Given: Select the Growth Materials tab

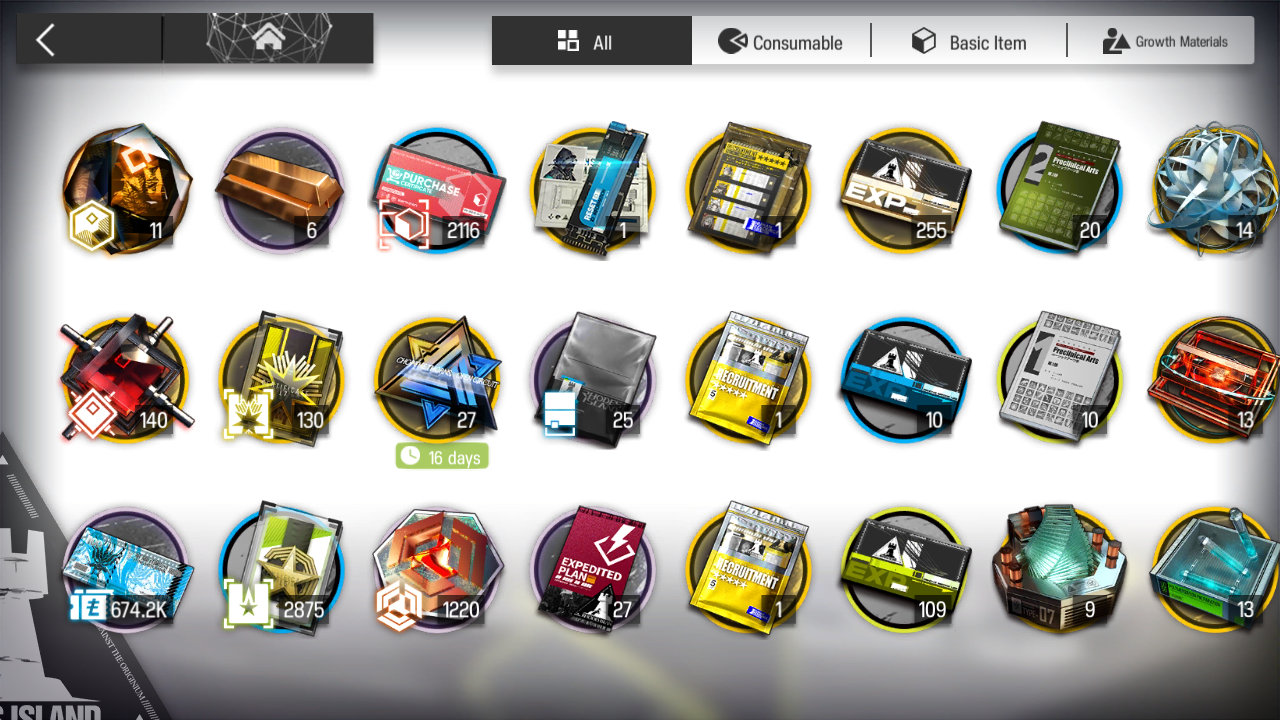Looking at the screenshot, I should (x=1164, y=41).
